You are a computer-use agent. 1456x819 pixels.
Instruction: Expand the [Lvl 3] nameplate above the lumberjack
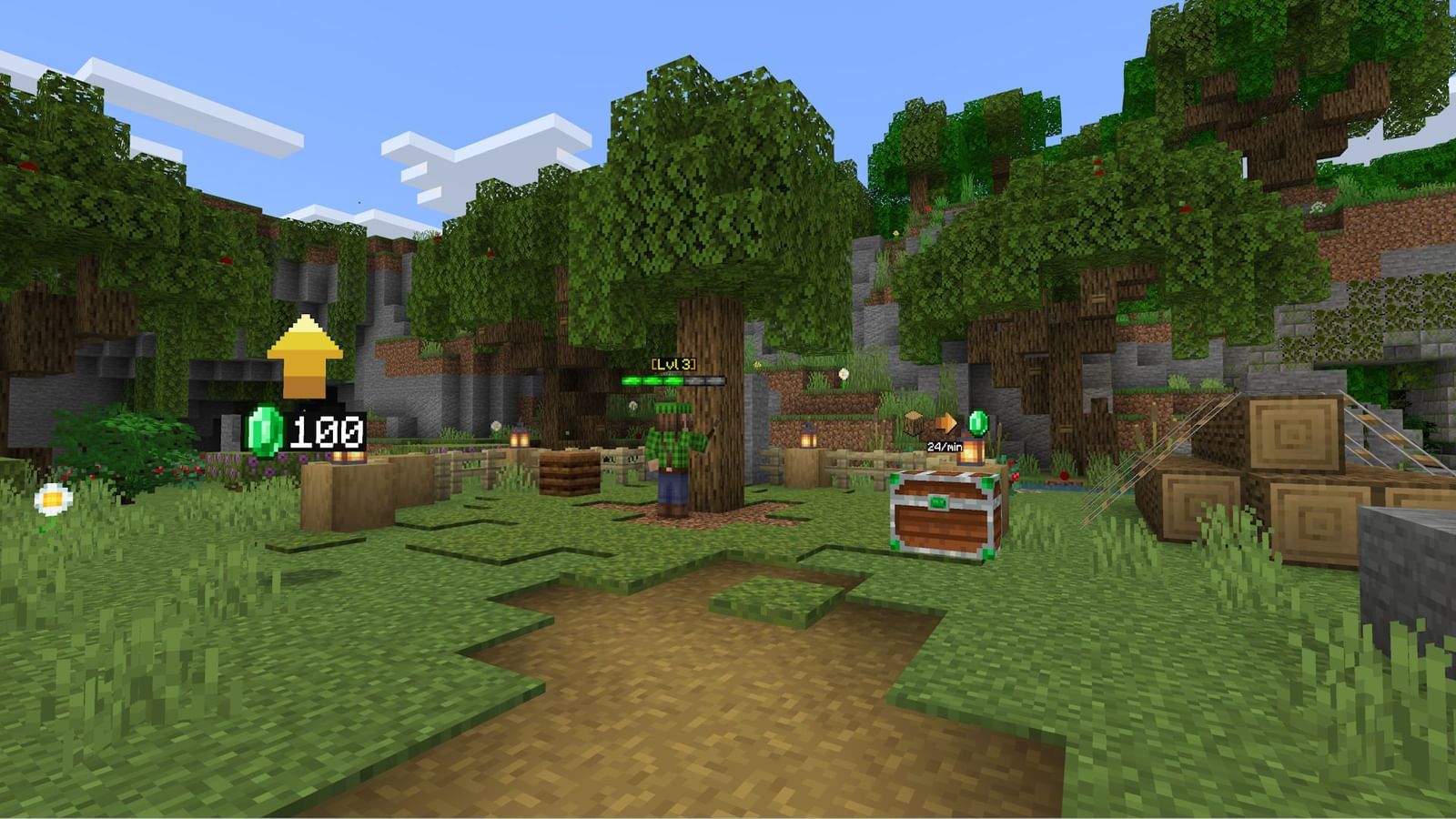pos(673,364)
